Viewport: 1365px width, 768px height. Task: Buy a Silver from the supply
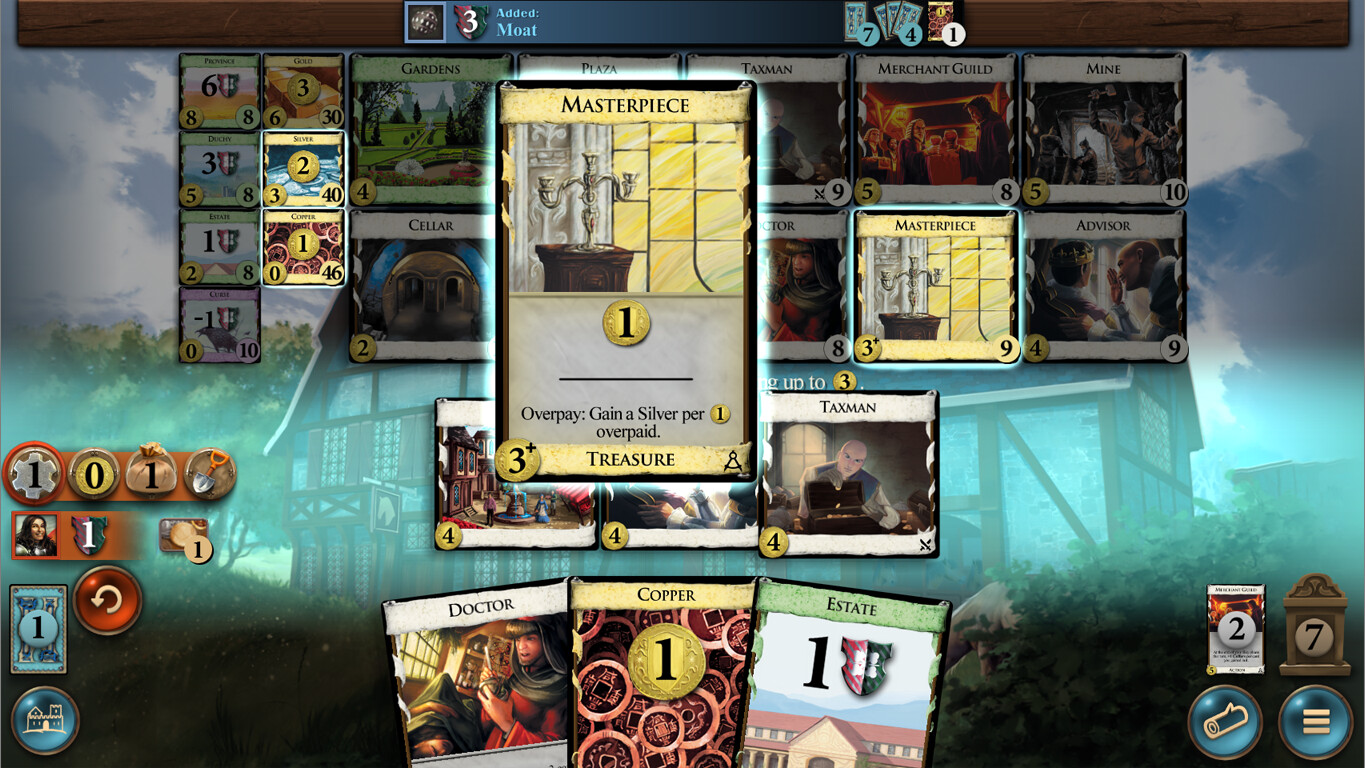coord(302,168)
